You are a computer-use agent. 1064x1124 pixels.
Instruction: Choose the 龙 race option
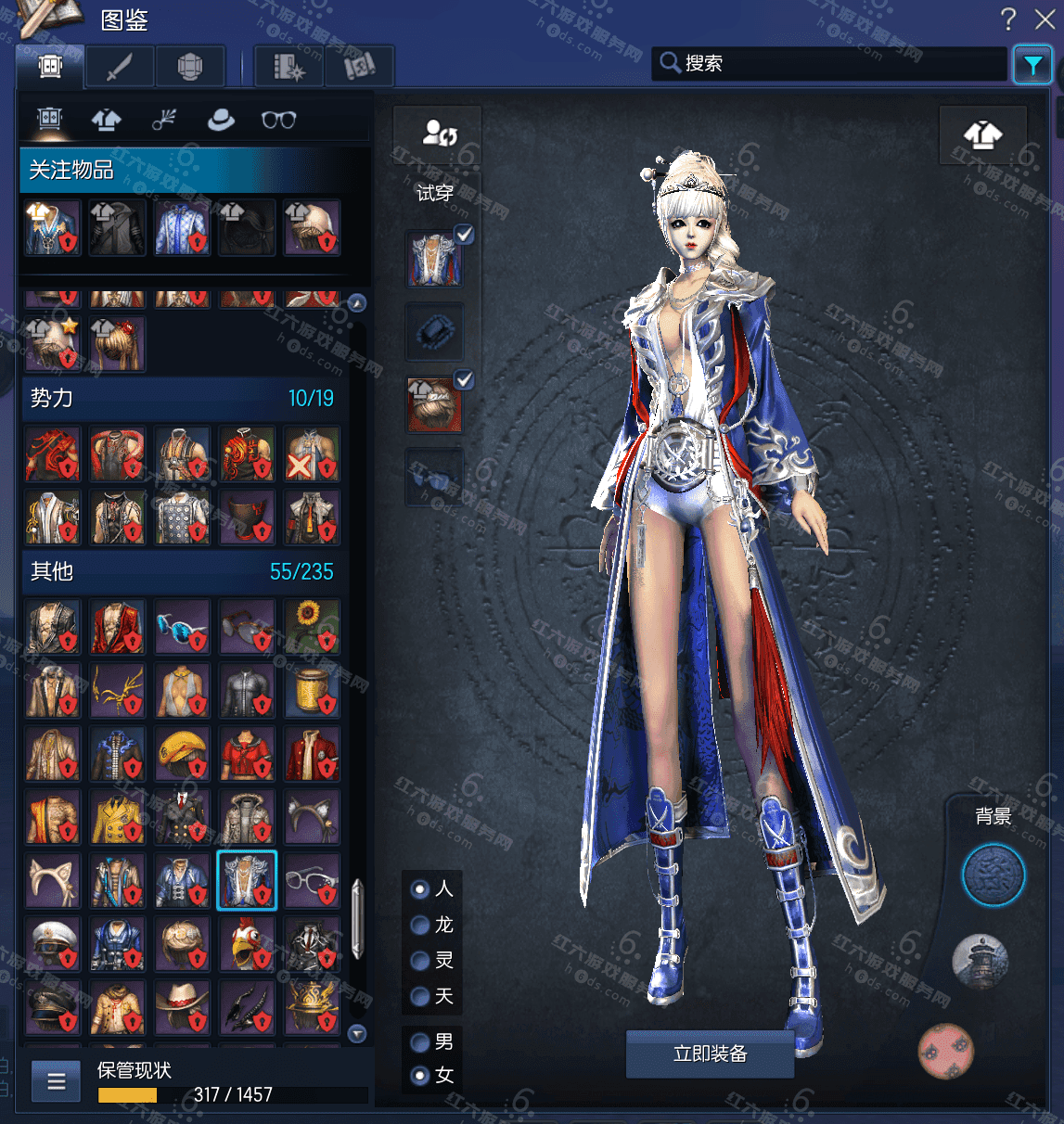point(420,925)
